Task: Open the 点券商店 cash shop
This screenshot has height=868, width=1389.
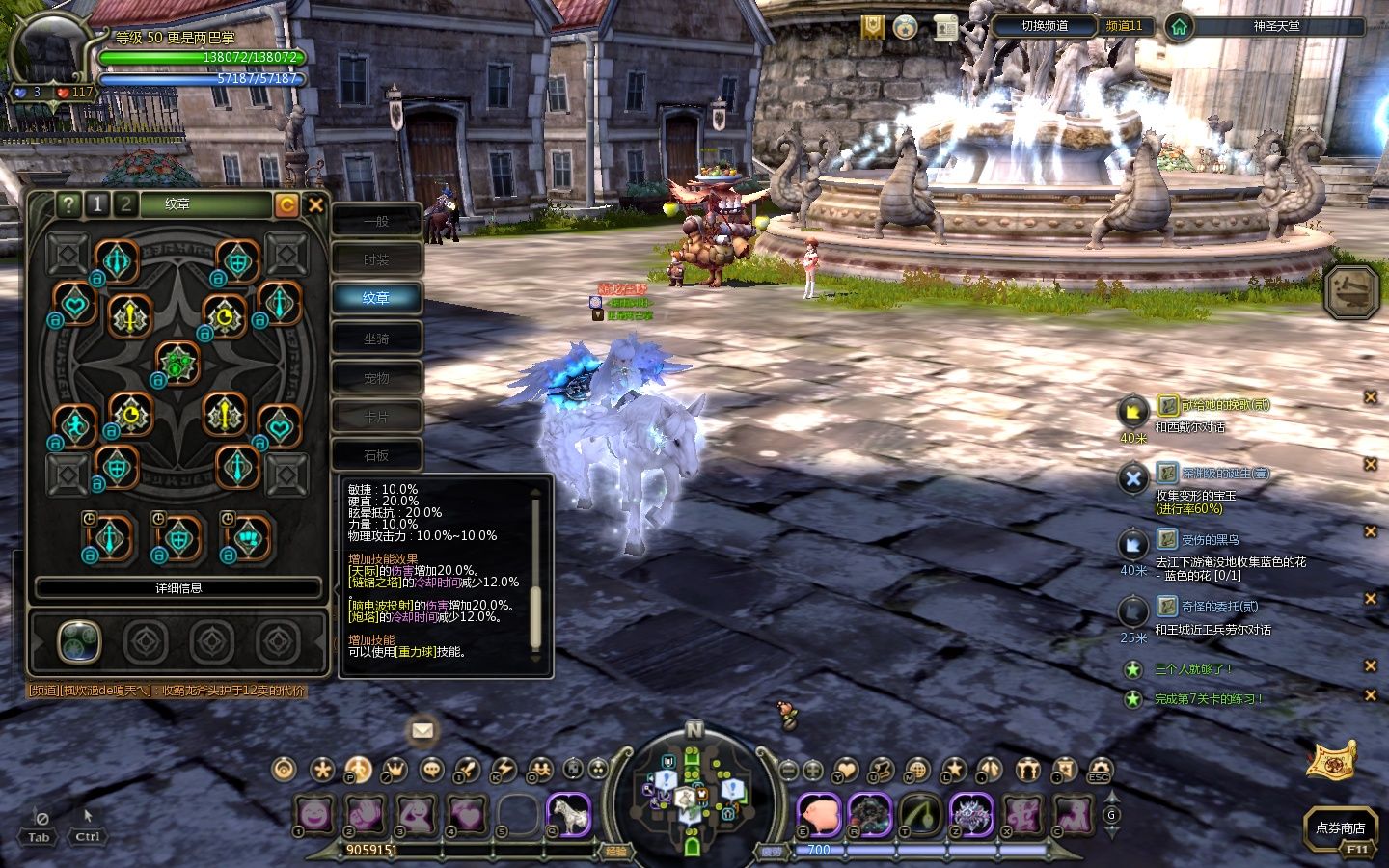Action: [x=1340, y=827]
